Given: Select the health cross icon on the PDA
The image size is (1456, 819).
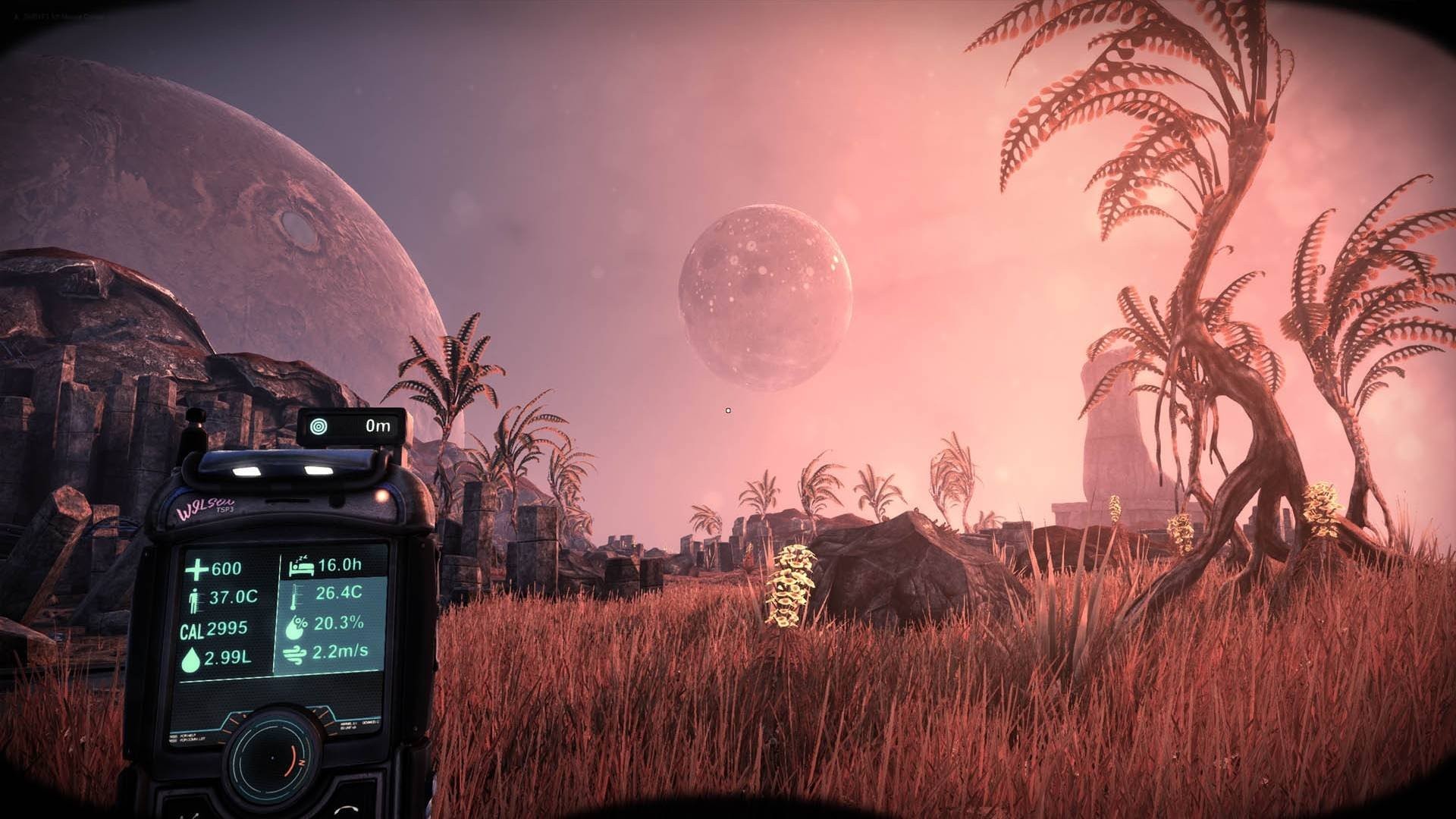Looking at the screenshot, I should pos(196,570).
